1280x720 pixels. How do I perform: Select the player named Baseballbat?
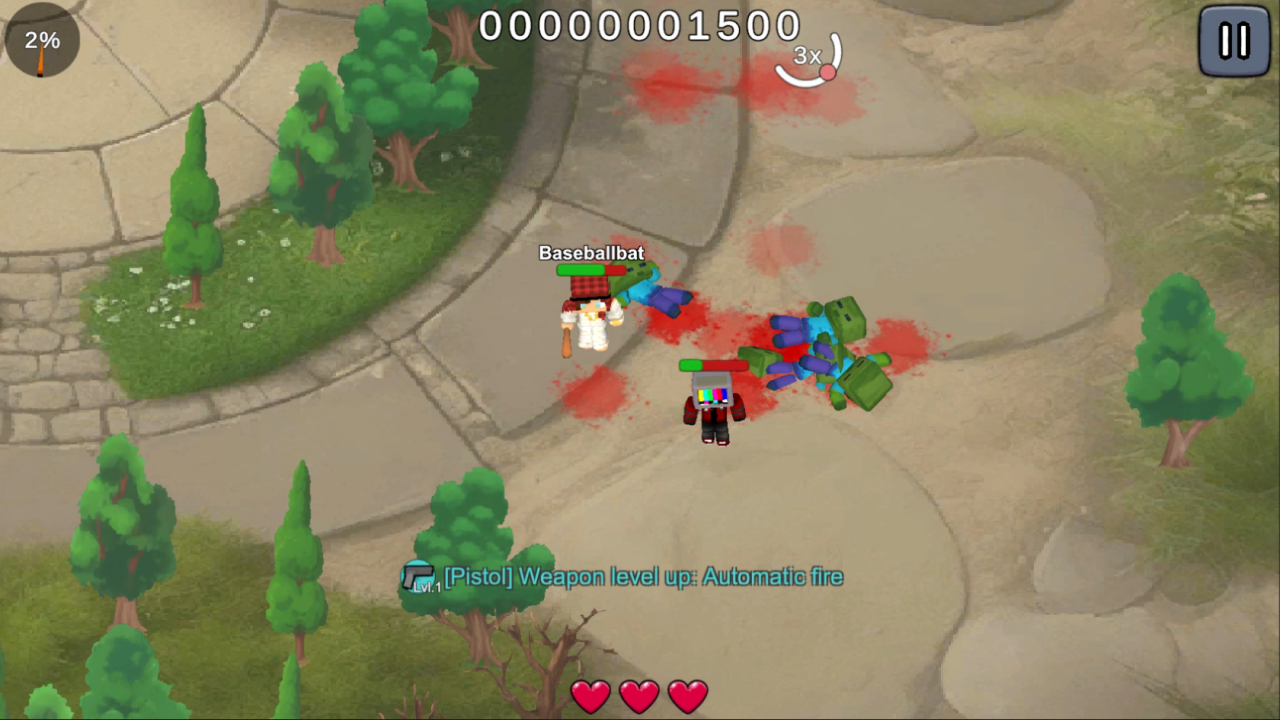pos(590,320)
